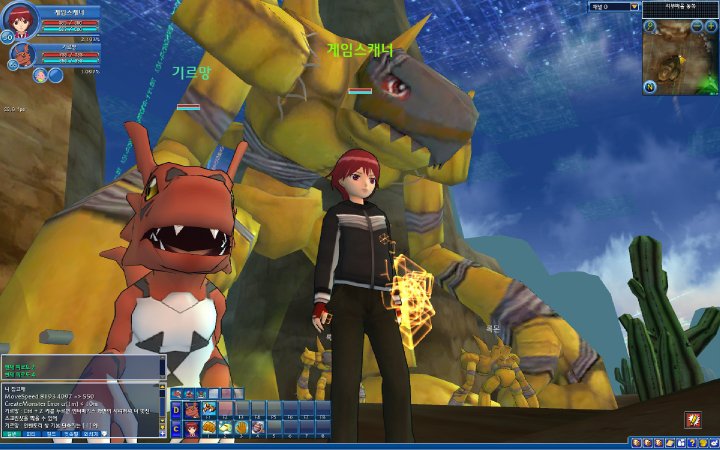Zoom out the minimap with minus button
Image resolution: width=720 pixels, height=450 pixels.
[x=697, y=26]
